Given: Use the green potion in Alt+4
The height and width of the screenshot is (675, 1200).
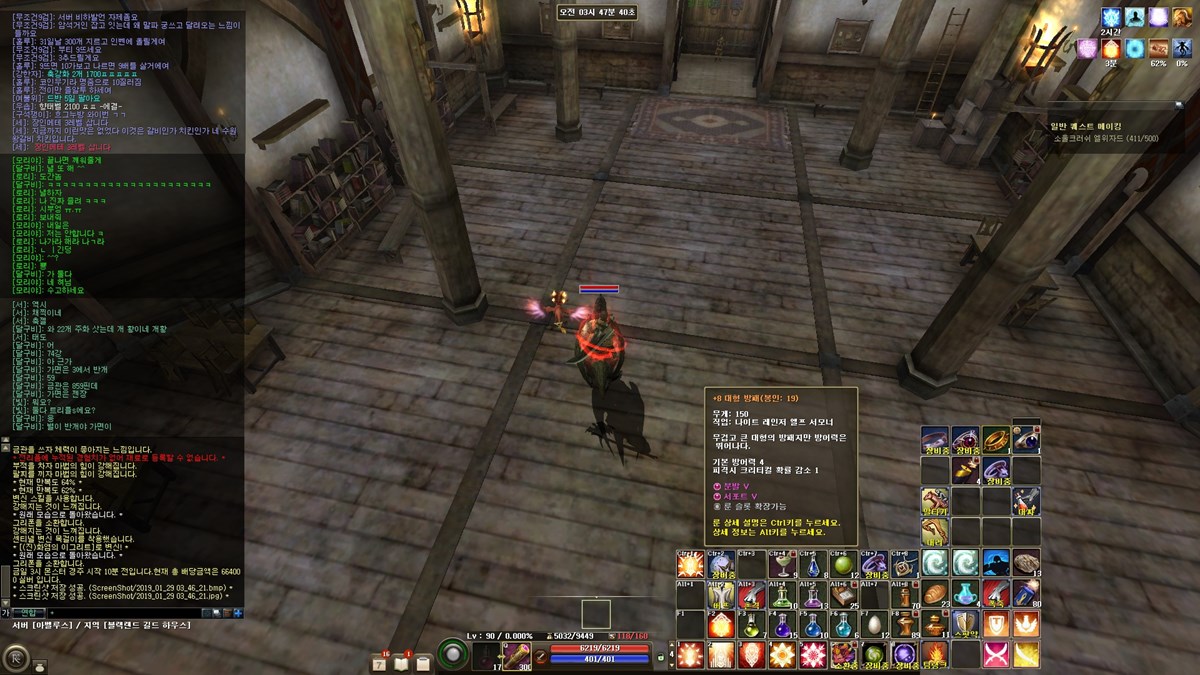Looking at the screenshot, I should [x=780, y=594].
